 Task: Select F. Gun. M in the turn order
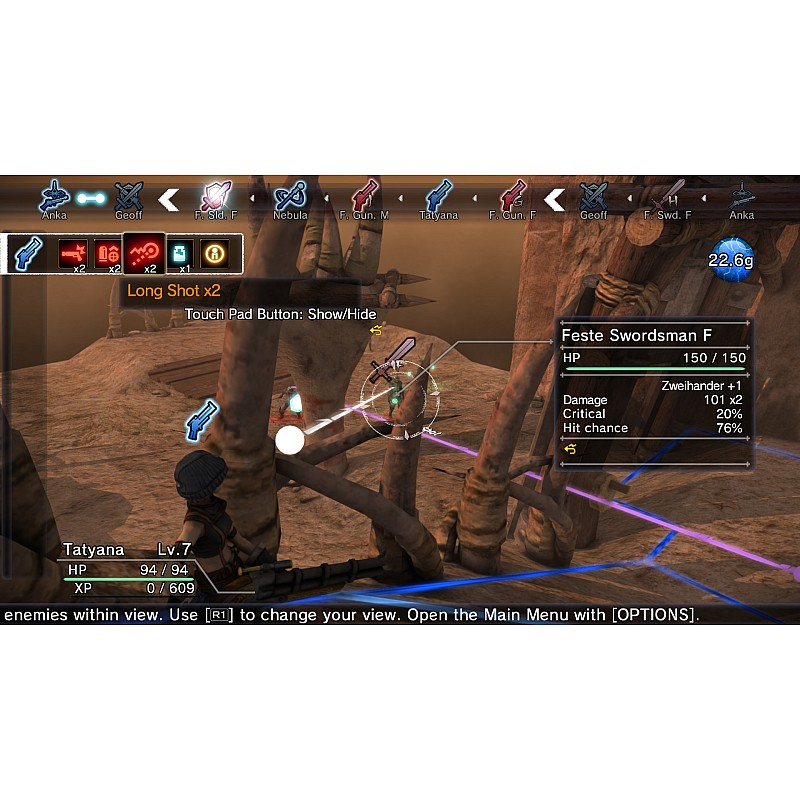point(364,196)
